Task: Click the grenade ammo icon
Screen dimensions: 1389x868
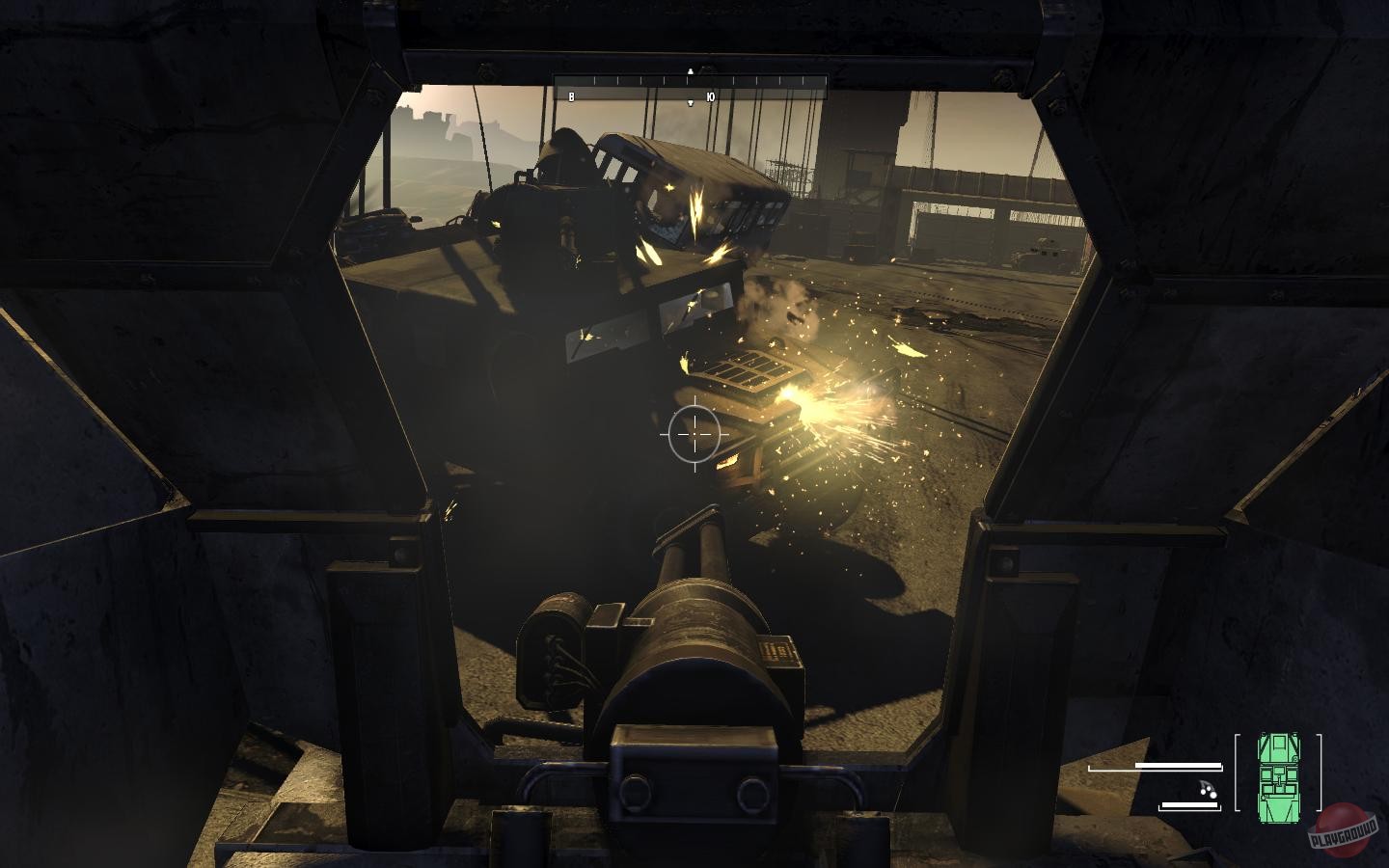Action: tap(1207, 790)
